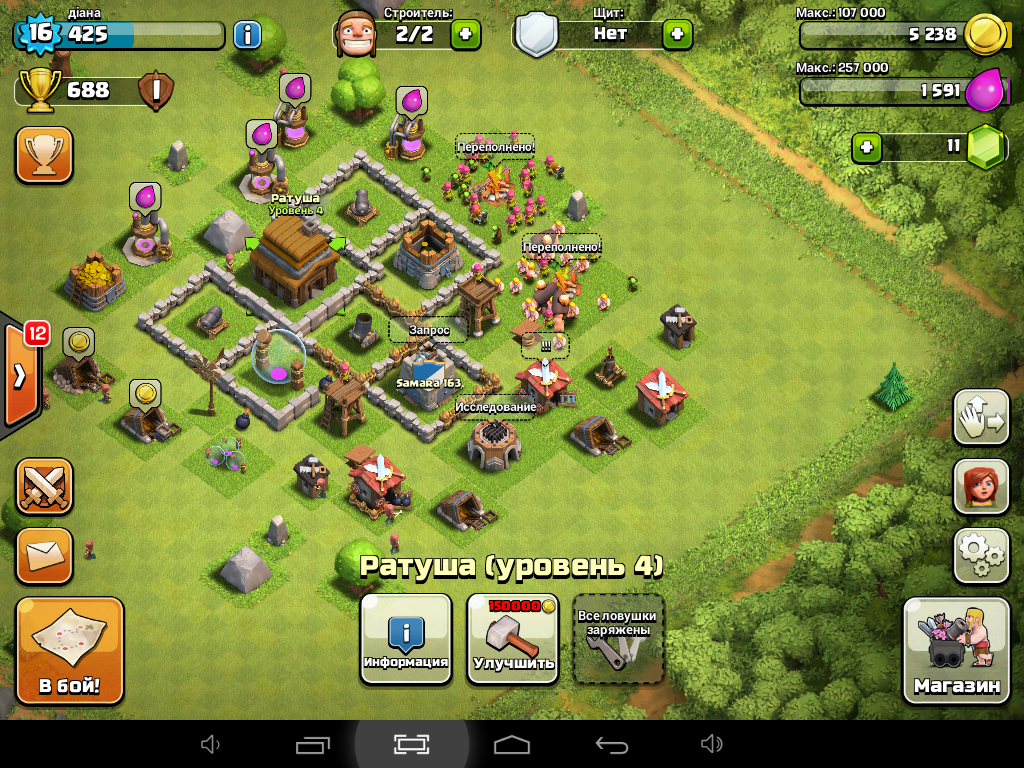Open the game settings gears

tap(980, 556)
